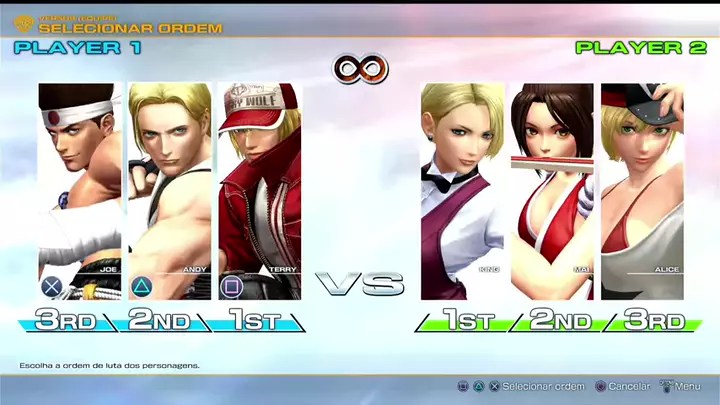Image resolution: width=720 pixels, height=405 pixels.
Task: Select Joe's character portrait
Action: [80, 190]
